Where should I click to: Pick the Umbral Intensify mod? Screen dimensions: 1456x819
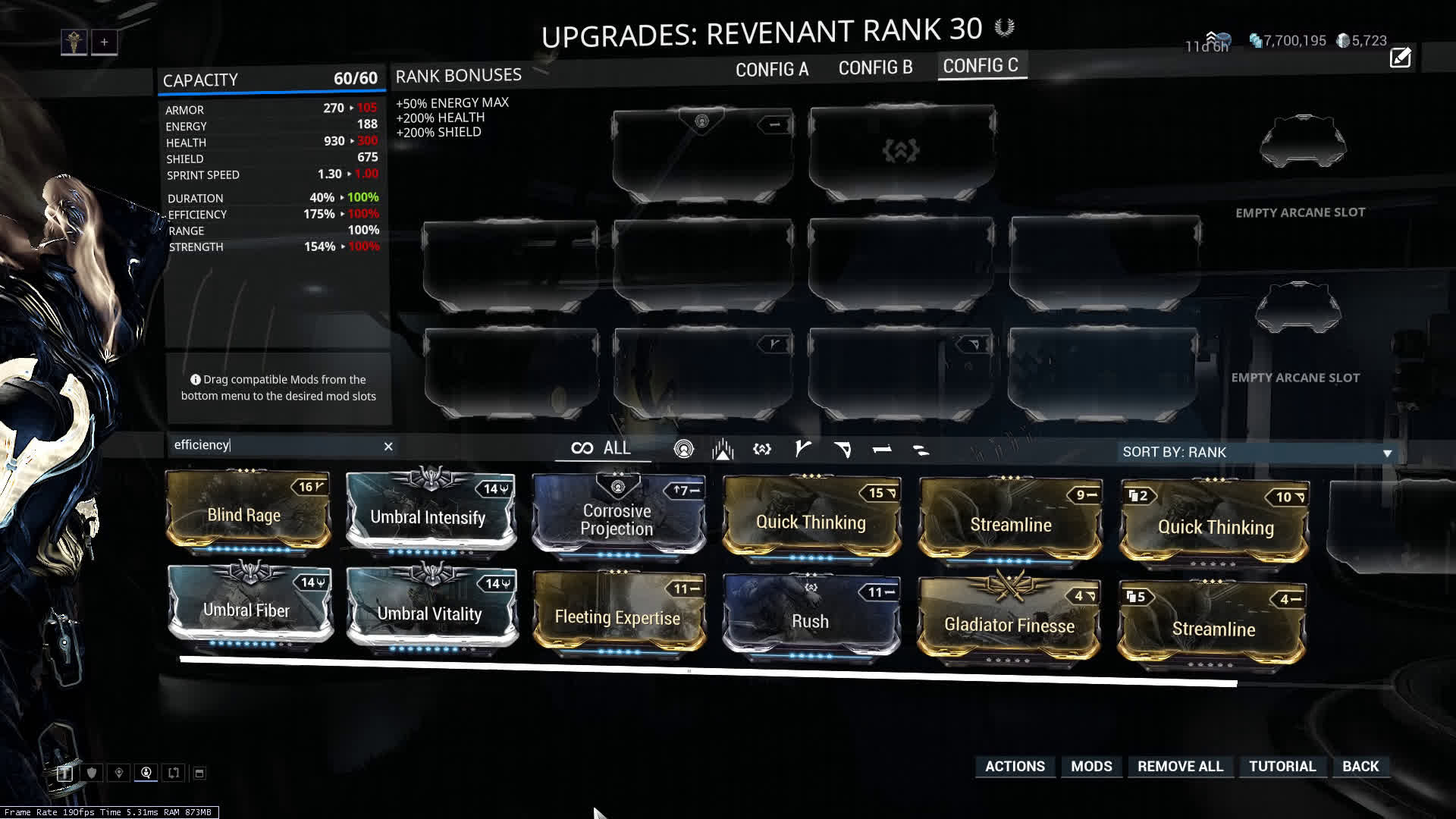pos(429,513)
